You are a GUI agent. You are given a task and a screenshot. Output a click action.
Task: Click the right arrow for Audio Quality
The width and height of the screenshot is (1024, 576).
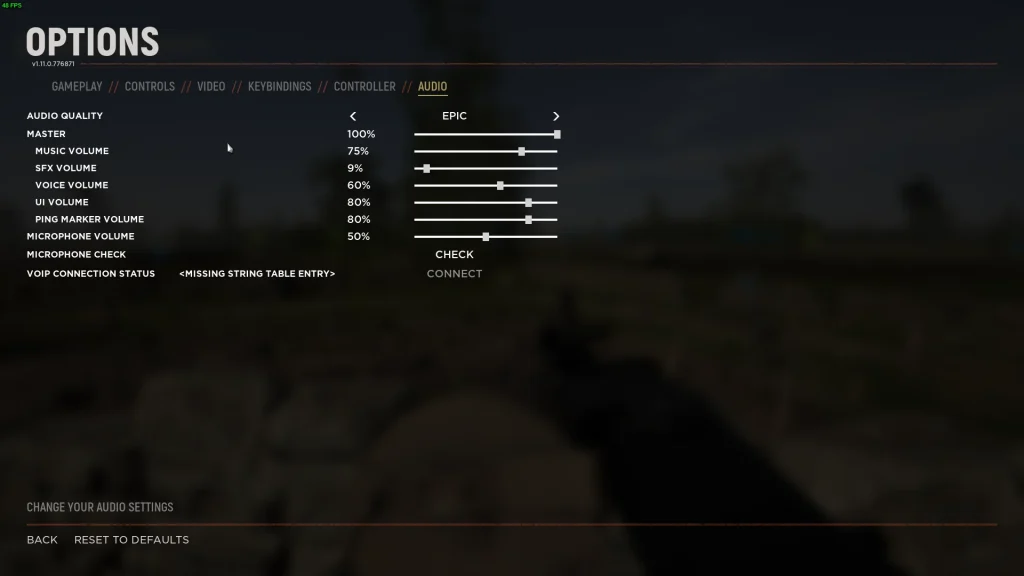pyautogui.click(x=556, y=117)
